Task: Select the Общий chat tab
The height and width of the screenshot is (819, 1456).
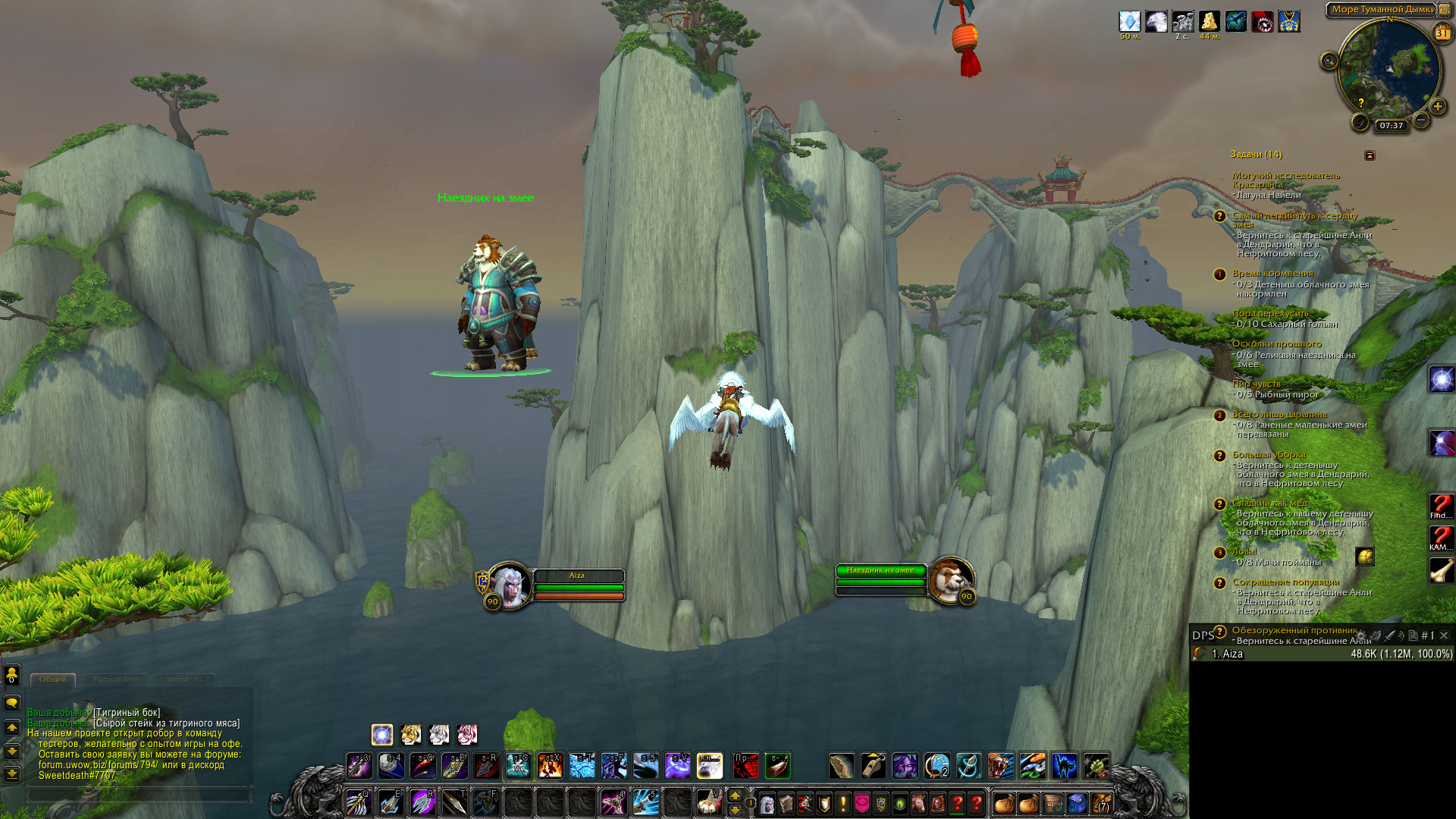Action: click(x=53, y=679)
